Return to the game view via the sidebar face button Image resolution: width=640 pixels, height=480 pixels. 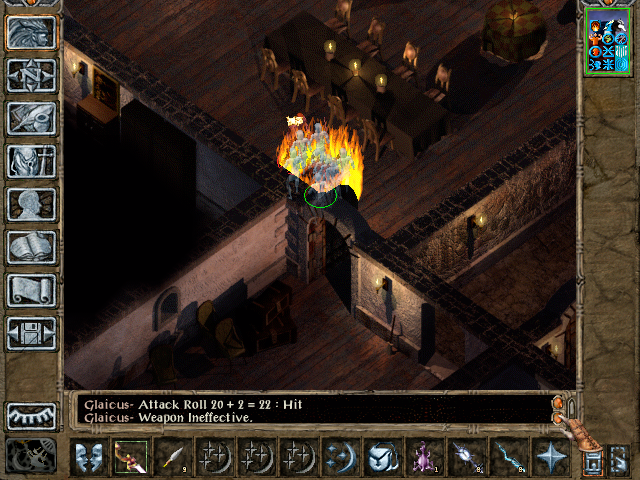pyautogui.click(x=31, y=32)
